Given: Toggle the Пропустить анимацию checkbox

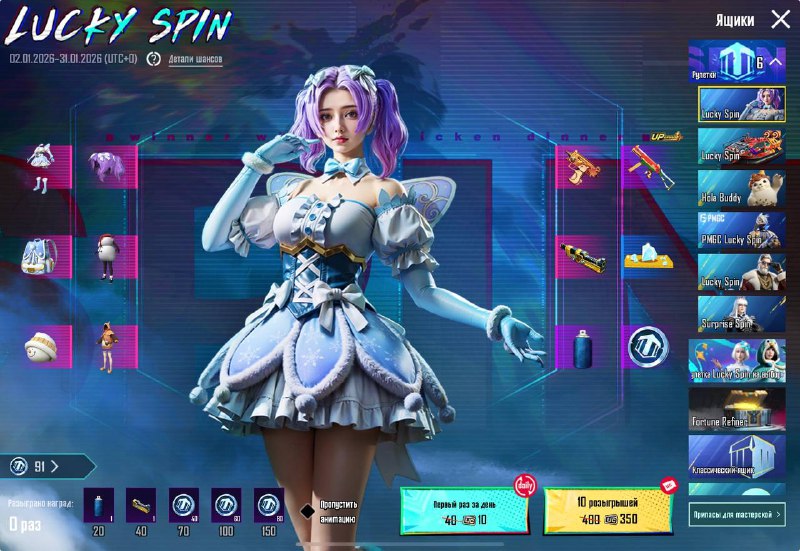Looking at the screenshot, I should coord(309,510).
